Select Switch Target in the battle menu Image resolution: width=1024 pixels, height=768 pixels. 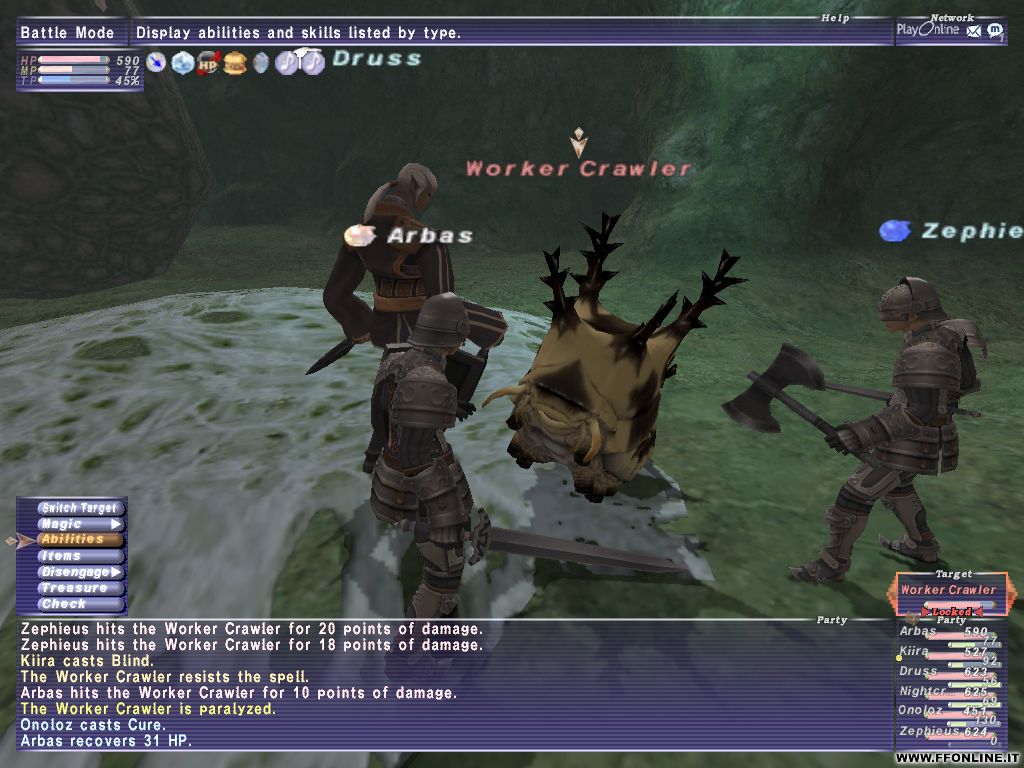(x=80, y=508)
